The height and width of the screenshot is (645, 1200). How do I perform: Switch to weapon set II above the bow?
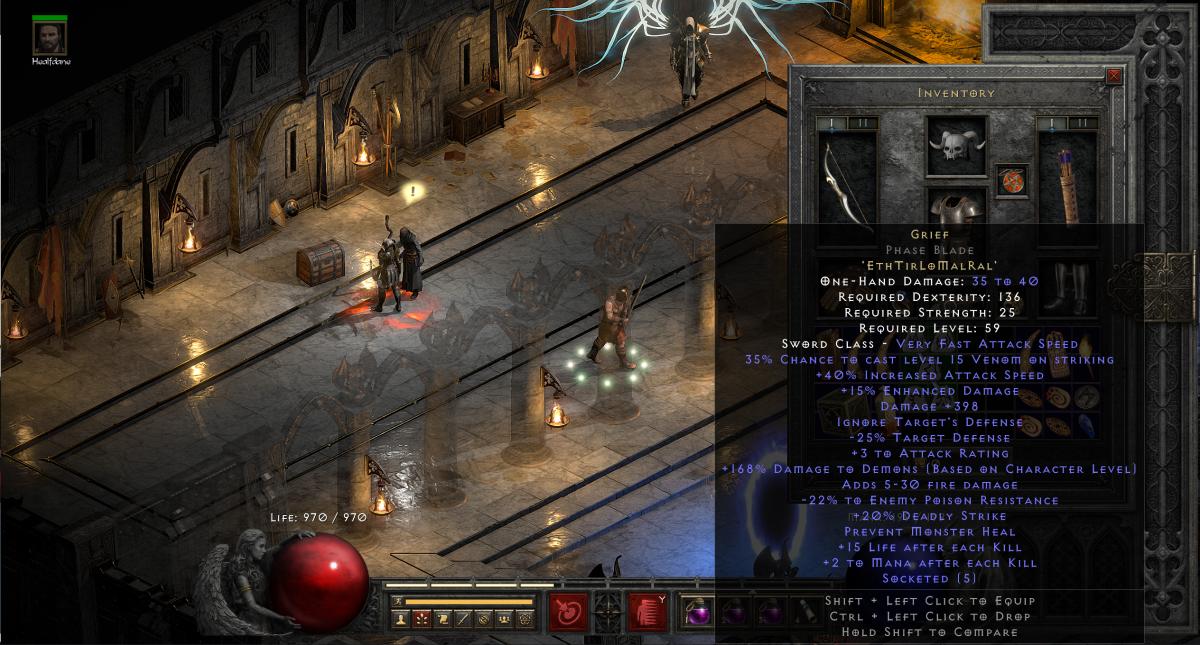click(x=862, y=123)
